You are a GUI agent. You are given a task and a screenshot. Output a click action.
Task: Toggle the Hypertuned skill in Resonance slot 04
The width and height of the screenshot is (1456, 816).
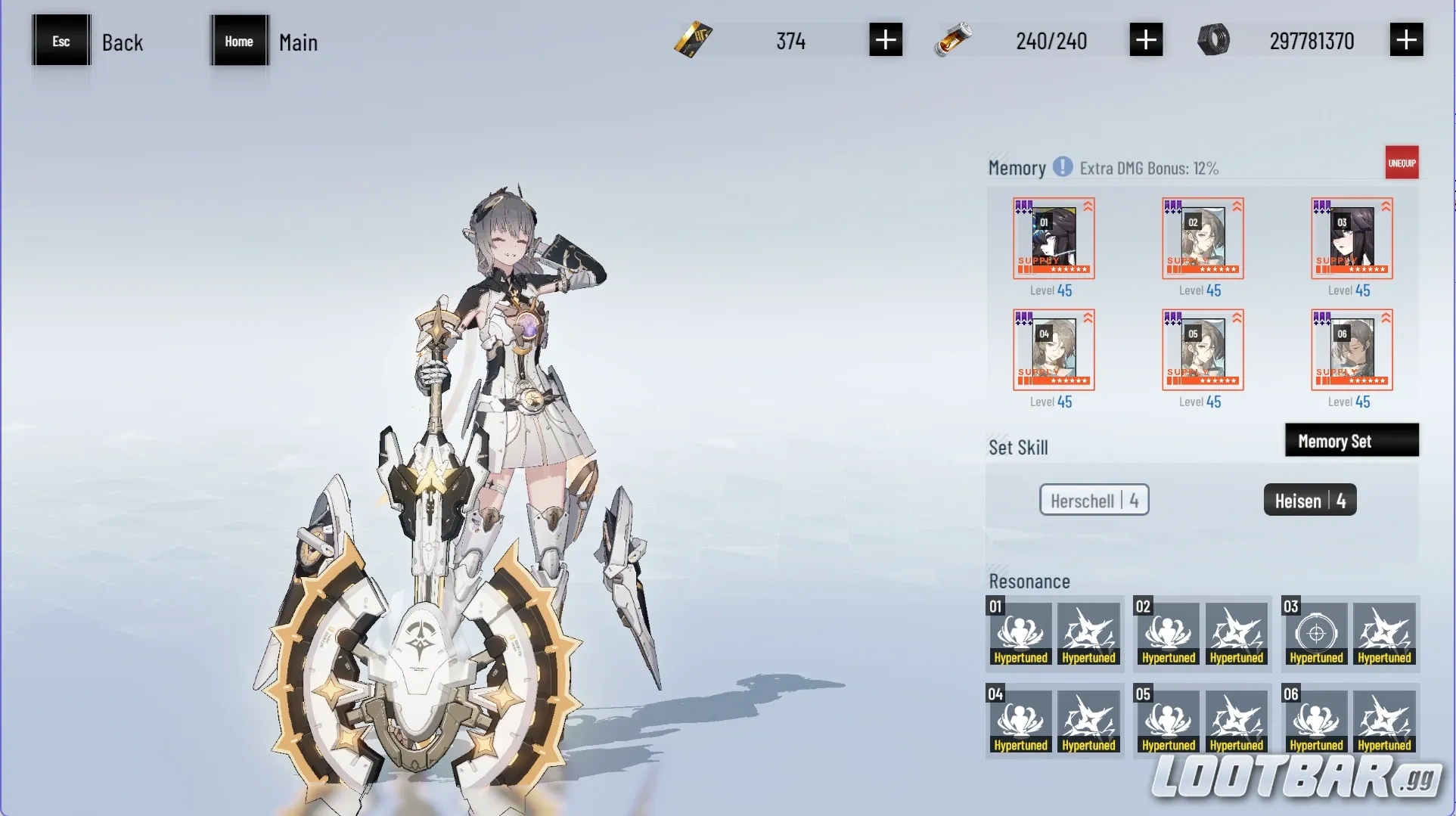(x=1020, y=720)
